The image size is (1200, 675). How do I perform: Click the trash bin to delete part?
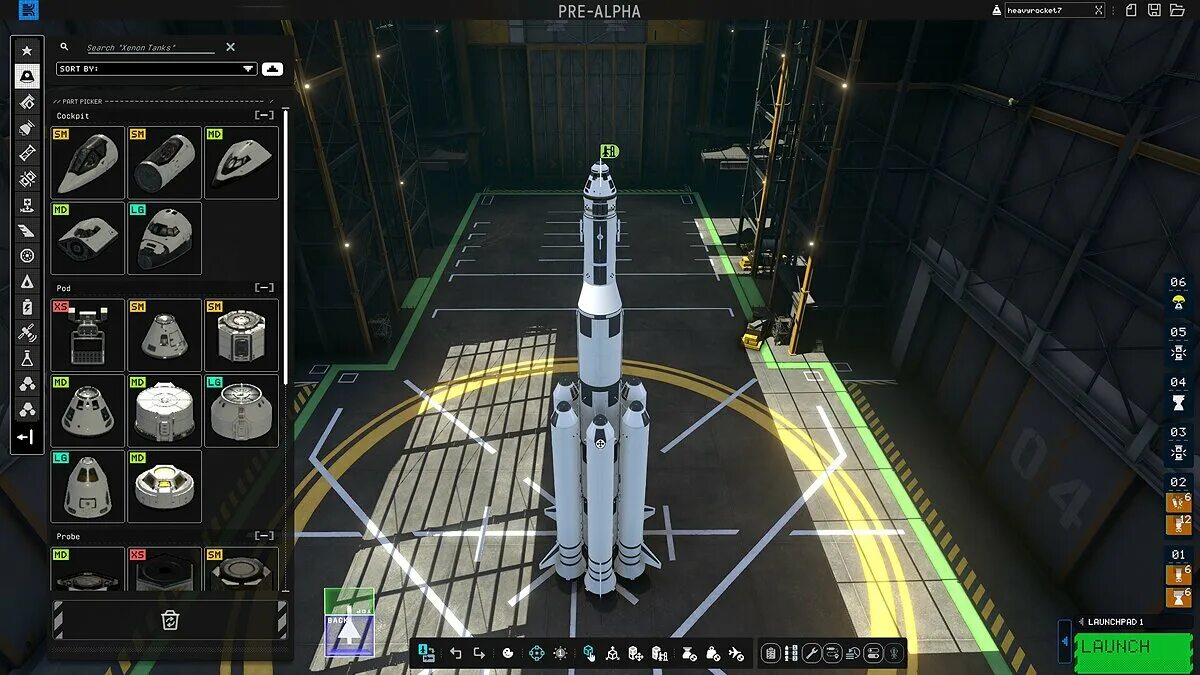(x=170, y=620)
